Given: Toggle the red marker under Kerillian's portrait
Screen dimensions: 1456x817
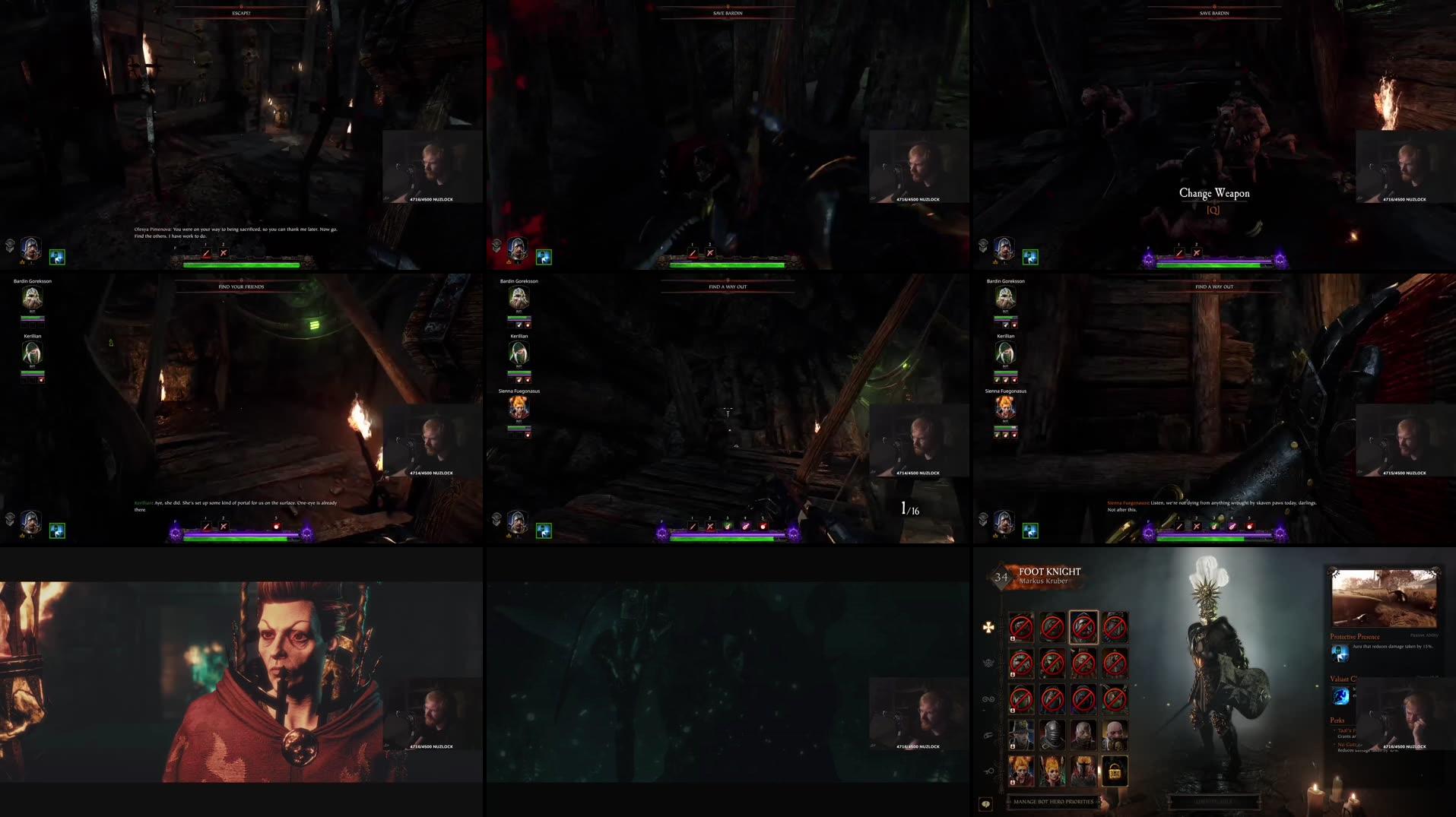Looking at the screenshot, I should tap(1014, 380).
